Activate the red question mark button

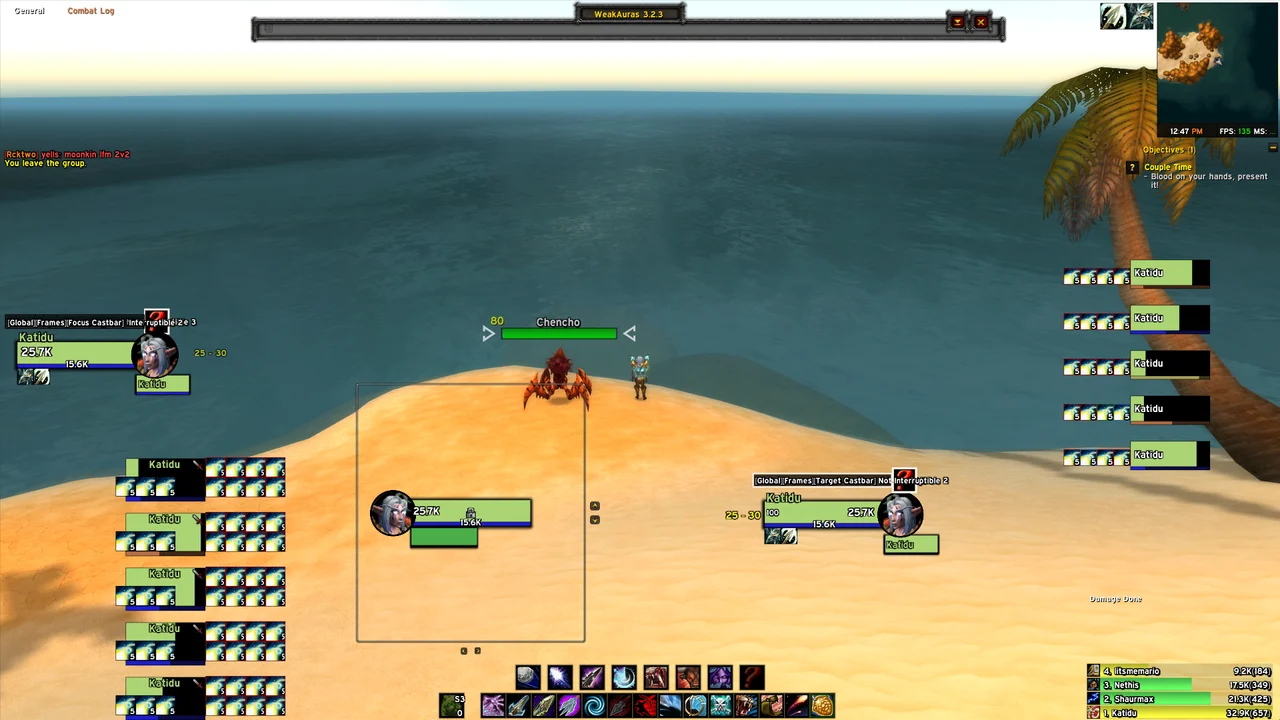pyautogui.click(x=752, y=678)
